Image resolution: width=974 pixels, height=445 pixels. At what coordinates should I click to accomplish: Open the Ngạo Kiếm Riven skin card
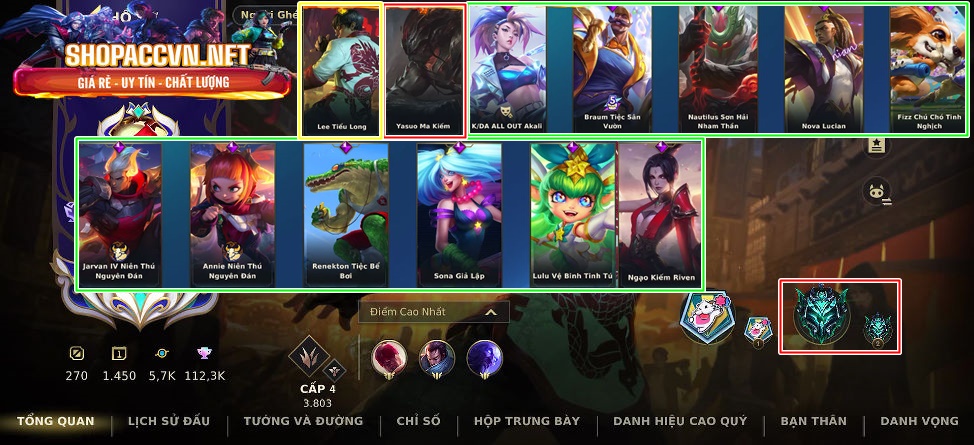point(660,214)
